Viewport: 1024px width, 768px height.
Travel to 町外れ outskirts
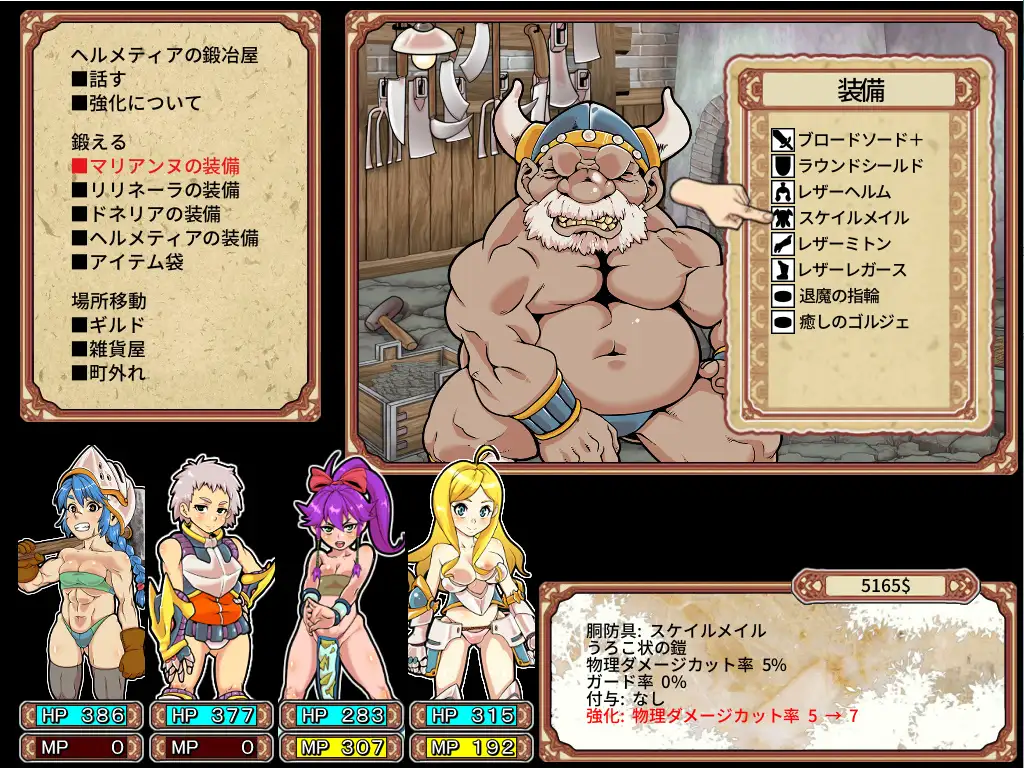point(108,373)
